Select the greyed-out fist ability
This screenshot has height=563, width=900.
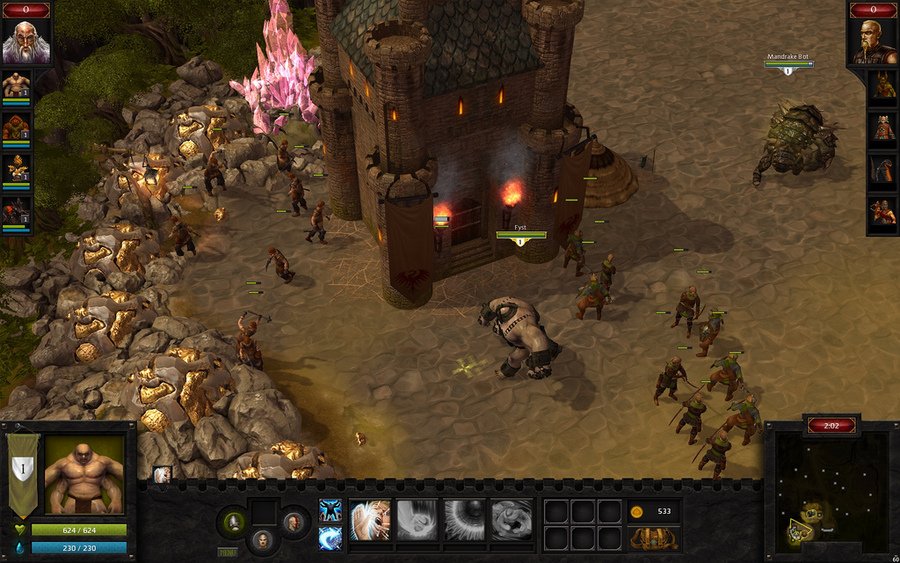pyautogui.click(x=417, y=520)
